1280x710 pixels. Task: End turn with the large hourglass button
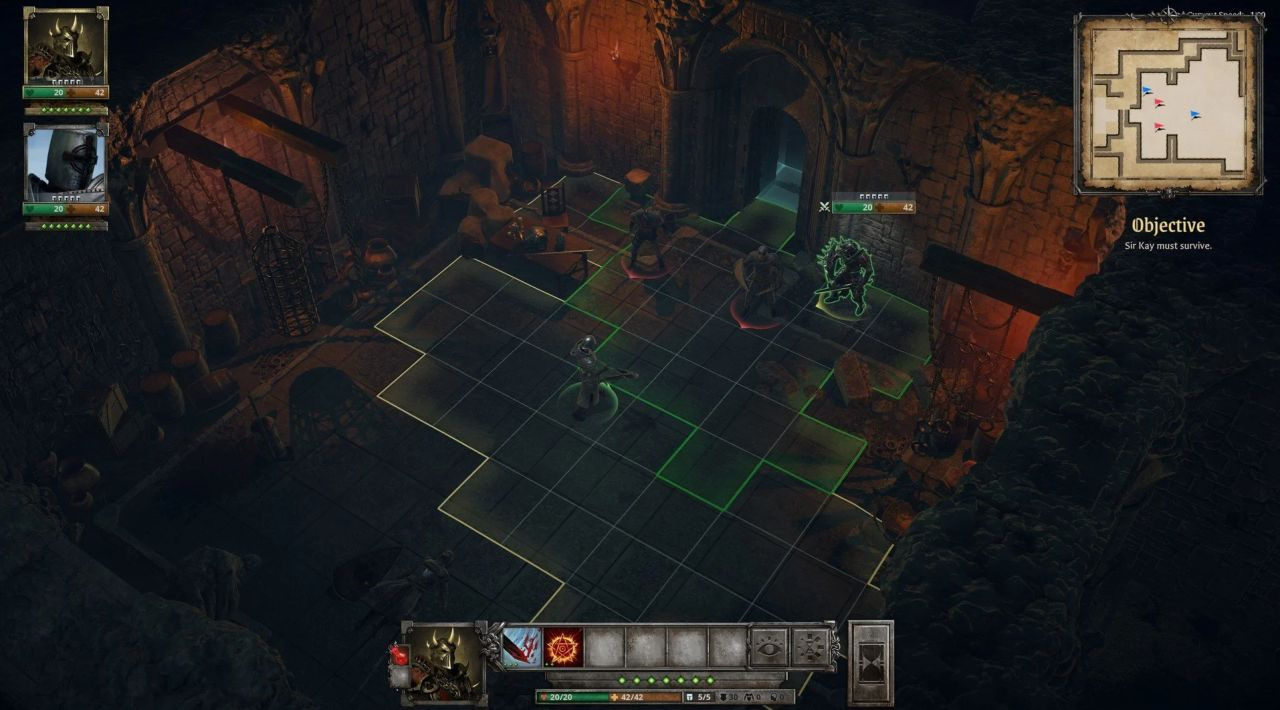point(870,663)
